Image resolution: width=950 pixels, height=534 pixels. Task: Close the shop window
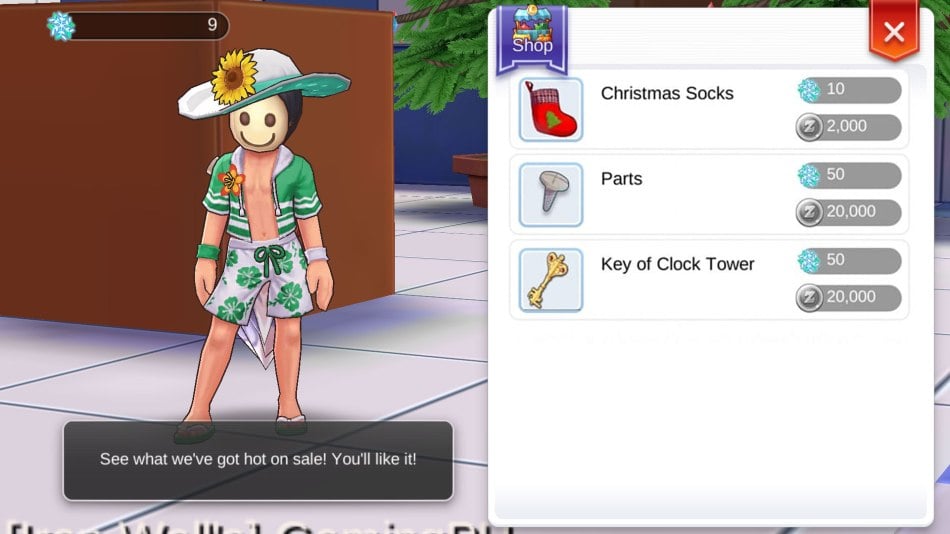click(893, 32)
